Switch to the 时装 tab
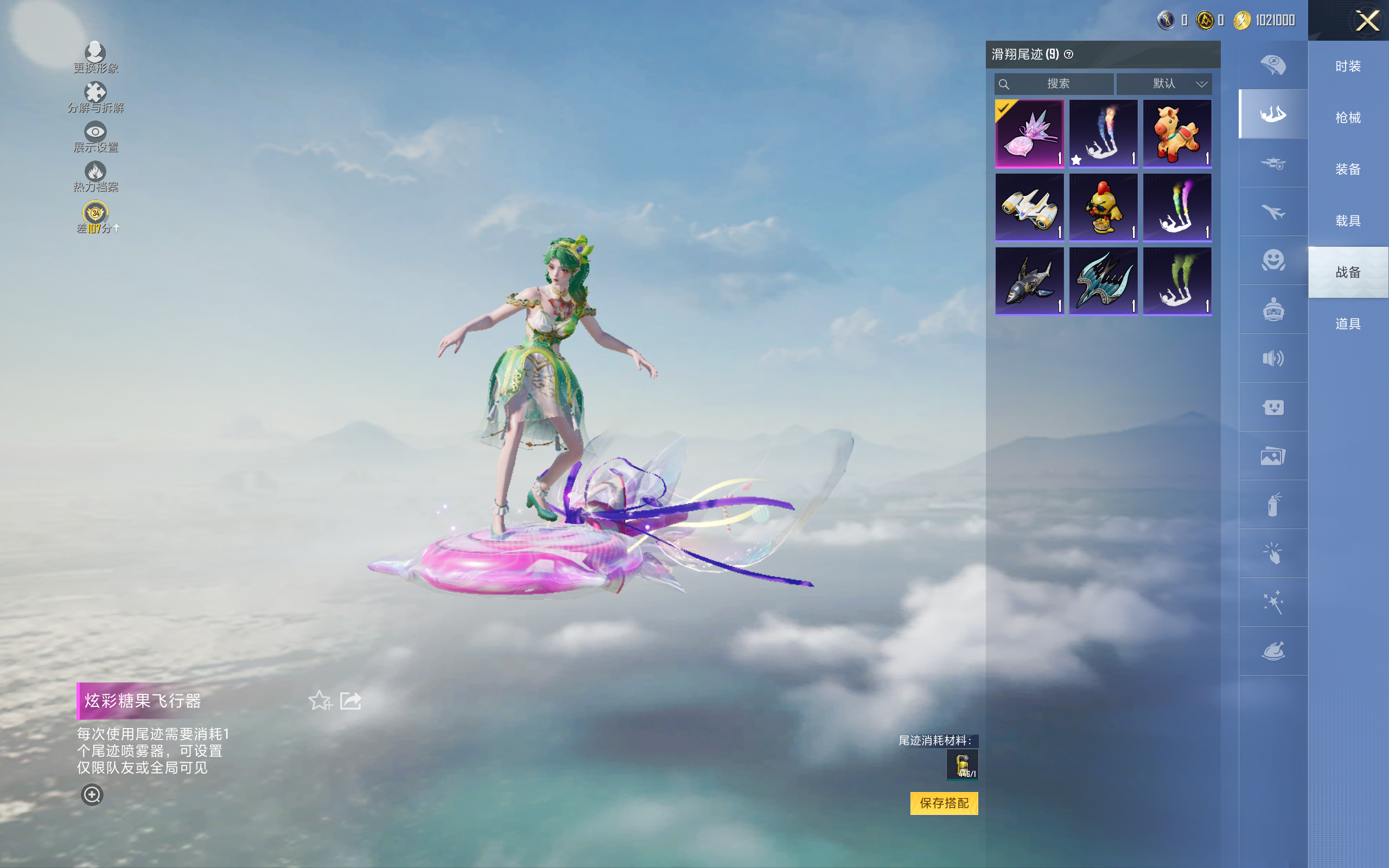Screen dimensions: 1389x868 coord(1347,67)
